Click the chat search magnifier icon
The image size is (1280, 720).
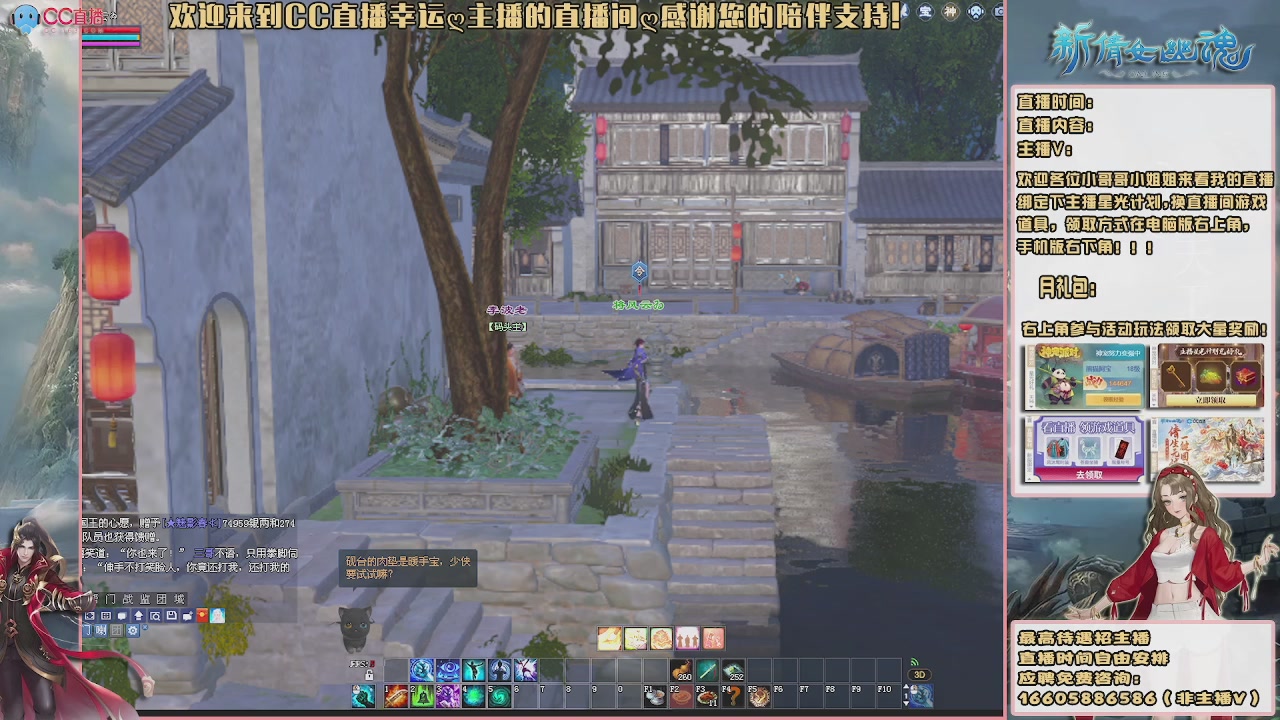pos(154,615)
